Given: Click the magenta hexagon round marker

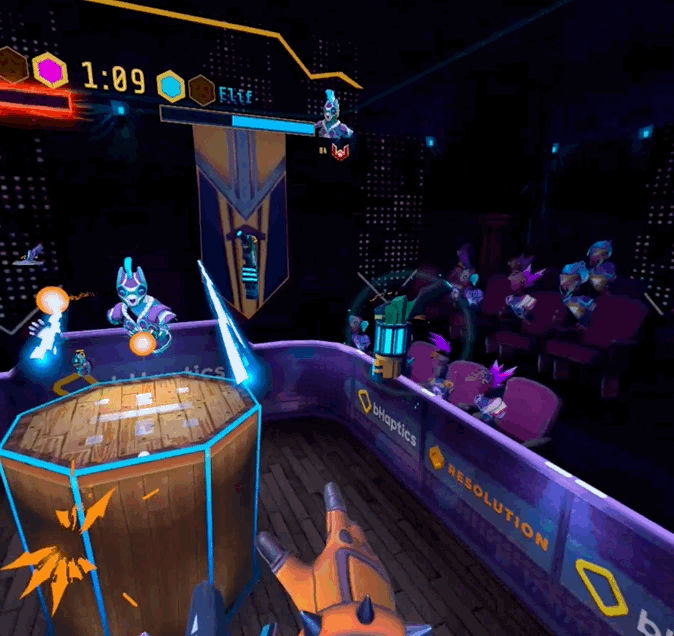Looking at the screenshot, I should pyautogui.click(x=49, y=70).
